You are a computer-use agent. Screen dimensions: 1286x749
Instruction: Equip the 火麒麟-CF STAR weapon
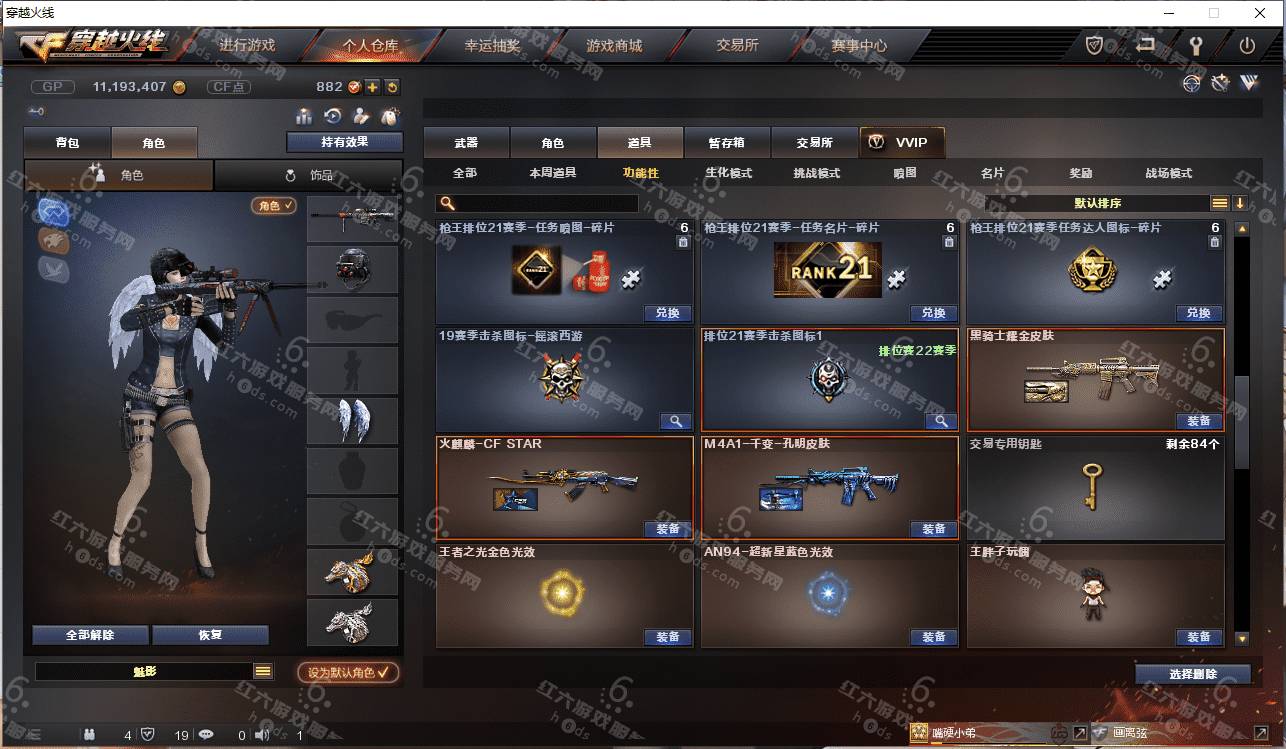coord(667,529)
